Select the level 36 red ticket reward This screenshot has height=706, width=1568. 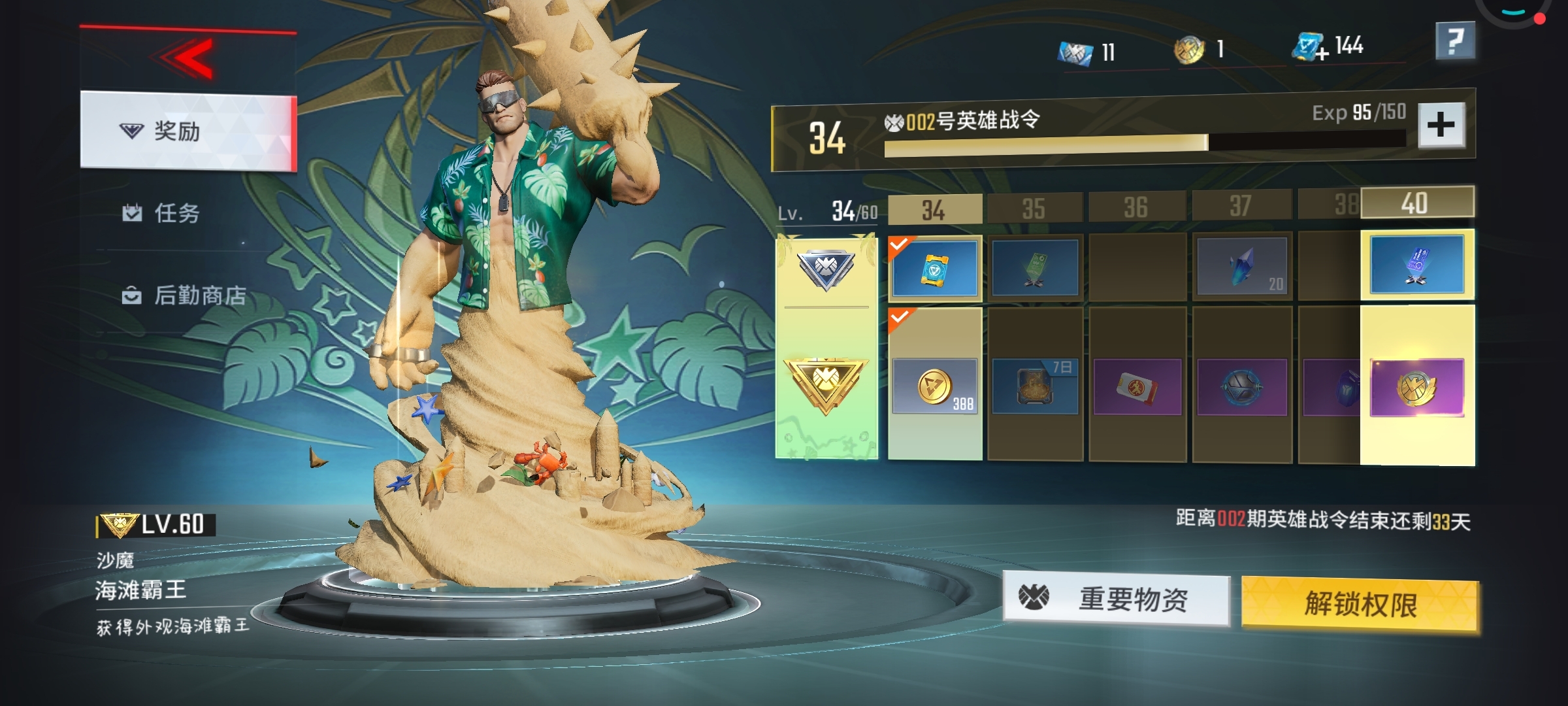pos(1137,387)
